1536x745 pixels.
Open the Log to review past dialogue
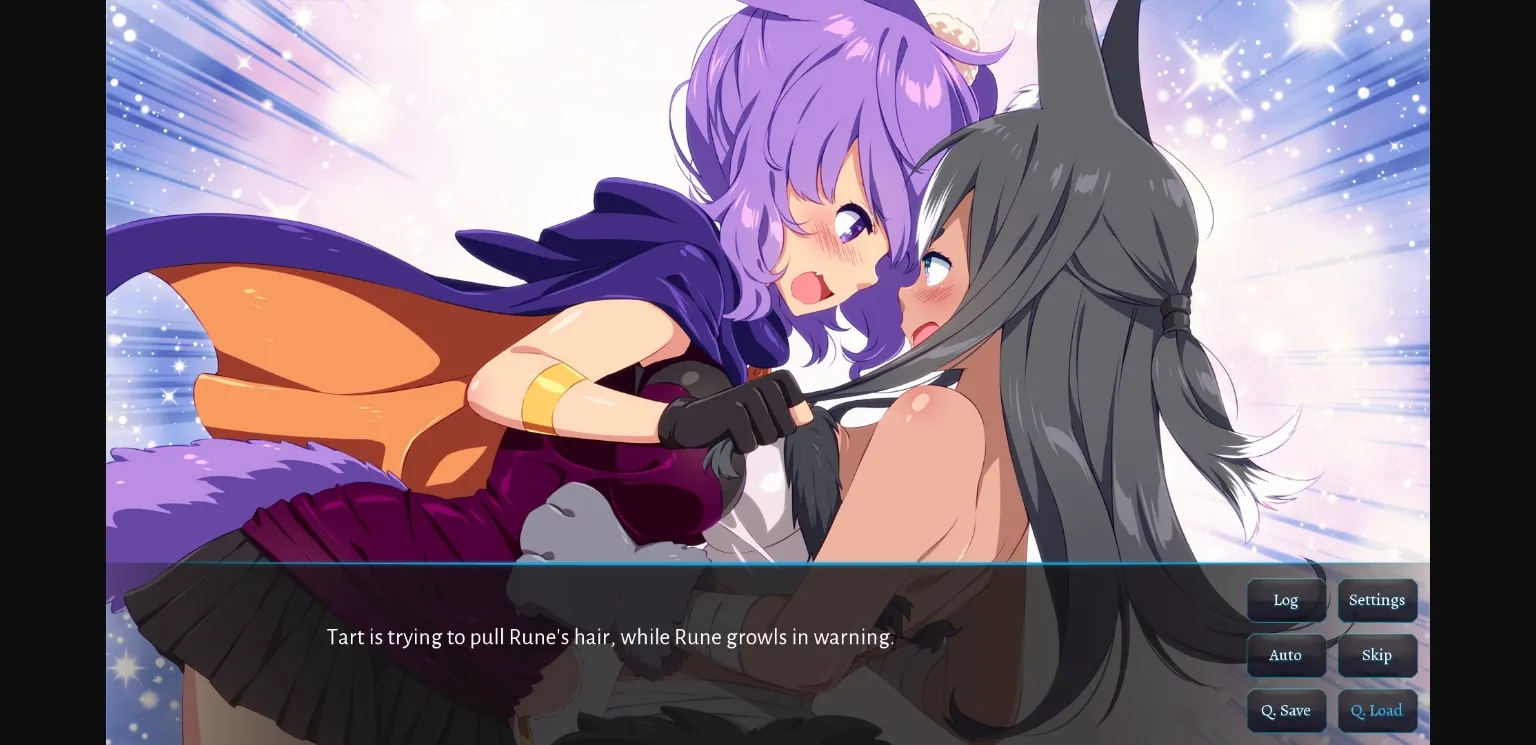pyautogui.click(x=1286, y=600)
